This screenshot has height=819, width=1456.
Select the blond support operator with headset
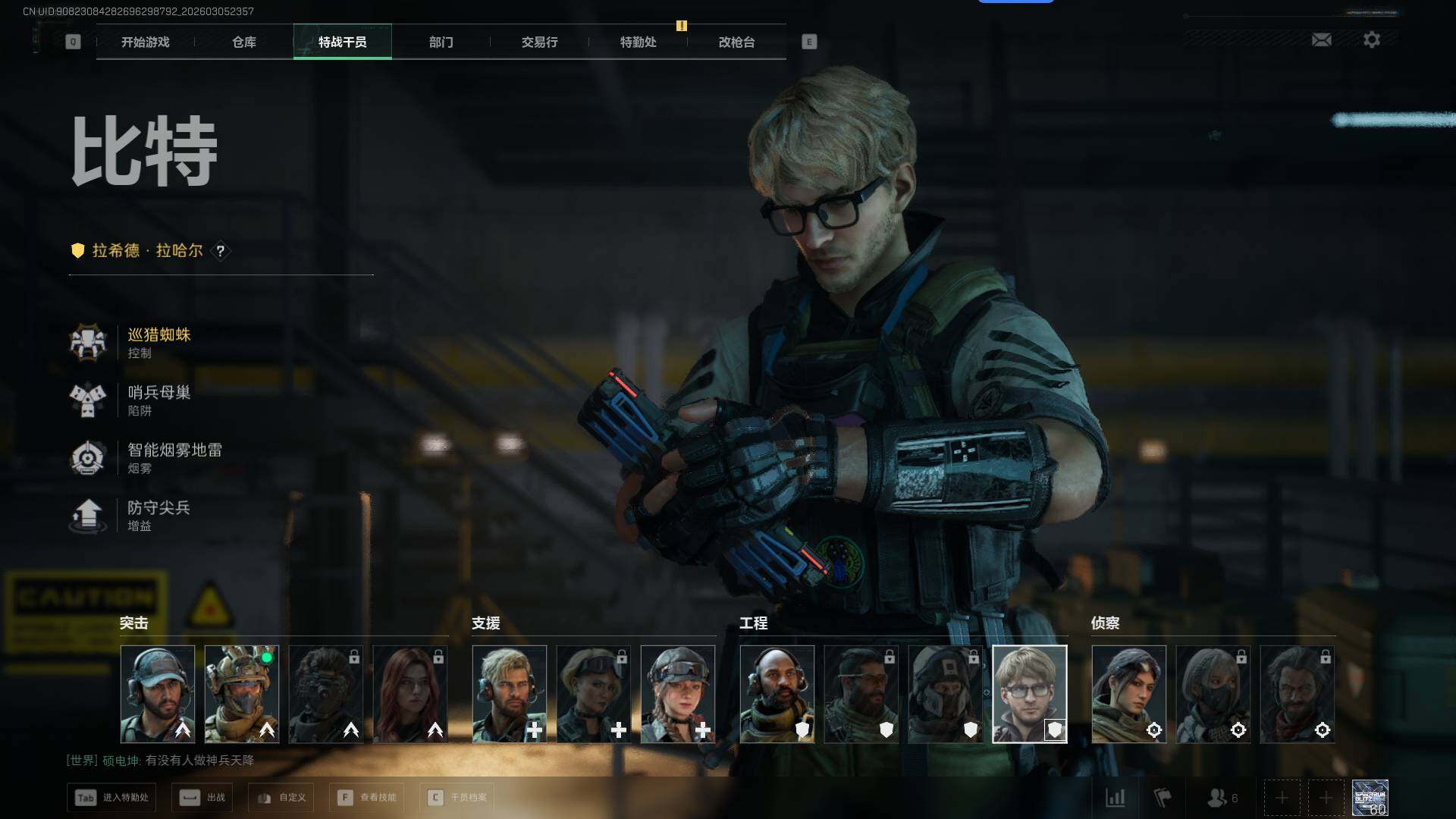click(509, 694)
